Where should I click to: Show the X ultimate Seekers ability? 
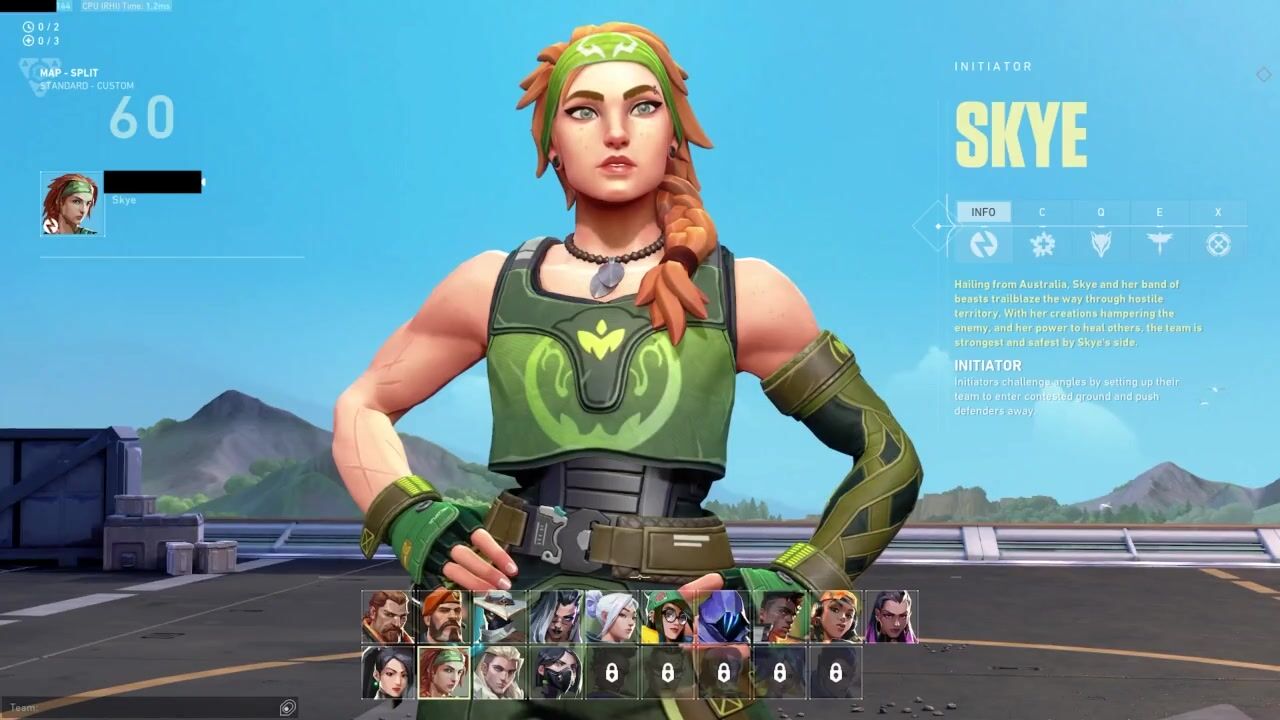1218,243
